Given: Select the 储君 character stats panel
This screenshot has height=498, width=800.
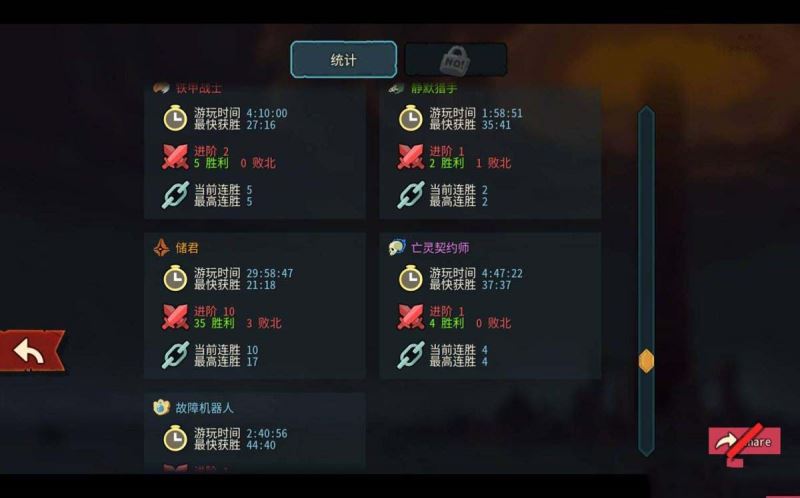Looking at the screenshot, I should (254, 306).
